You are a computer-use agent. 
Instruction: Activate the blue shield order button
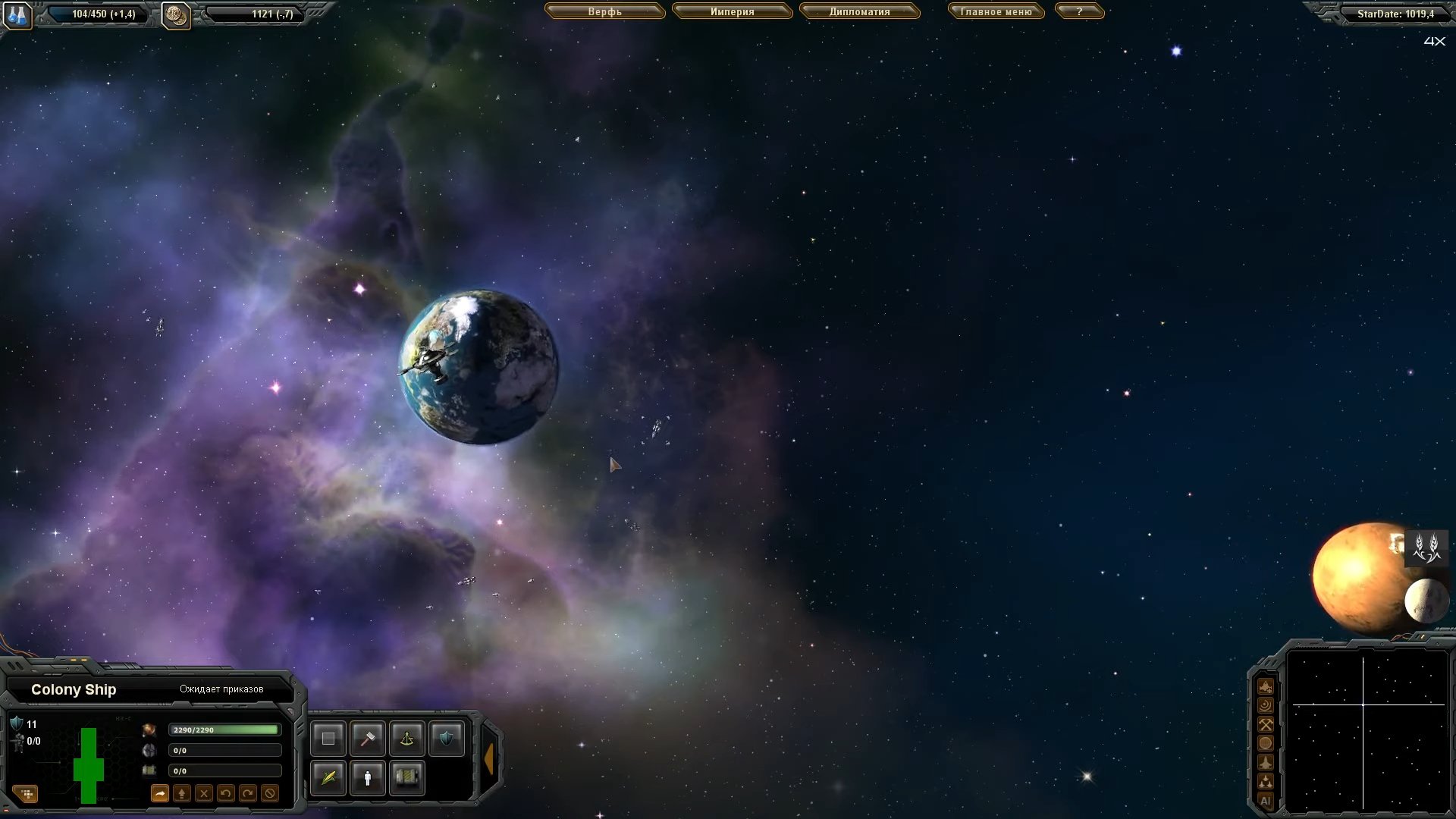coord(446,739)
